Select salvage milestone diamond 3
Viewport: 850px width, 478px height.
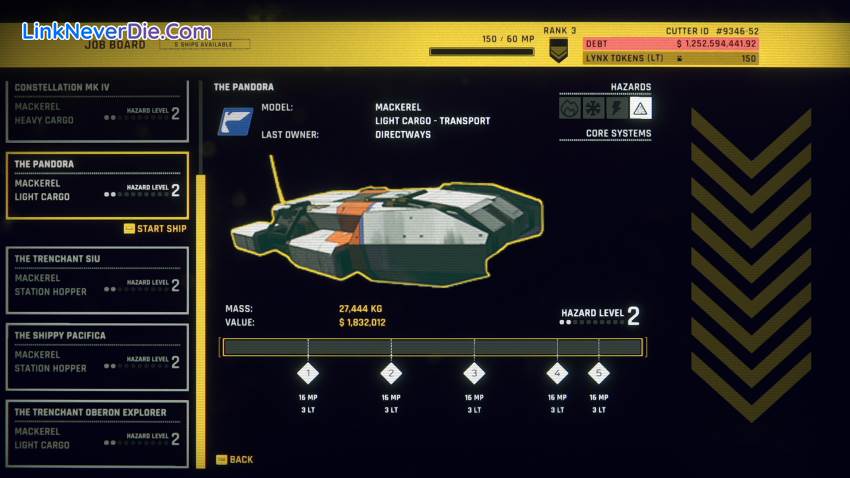(474, 374)
